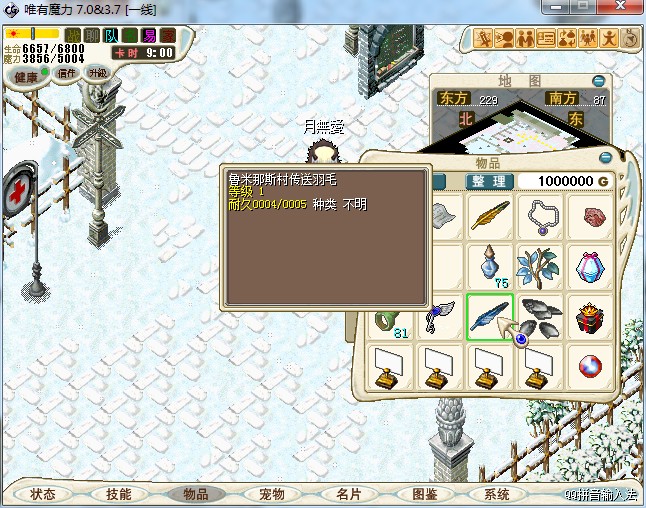The width and height of the screenshot is (646, 508).
Task: Select the blue teleport feather slot
Action: coord(490,316)
